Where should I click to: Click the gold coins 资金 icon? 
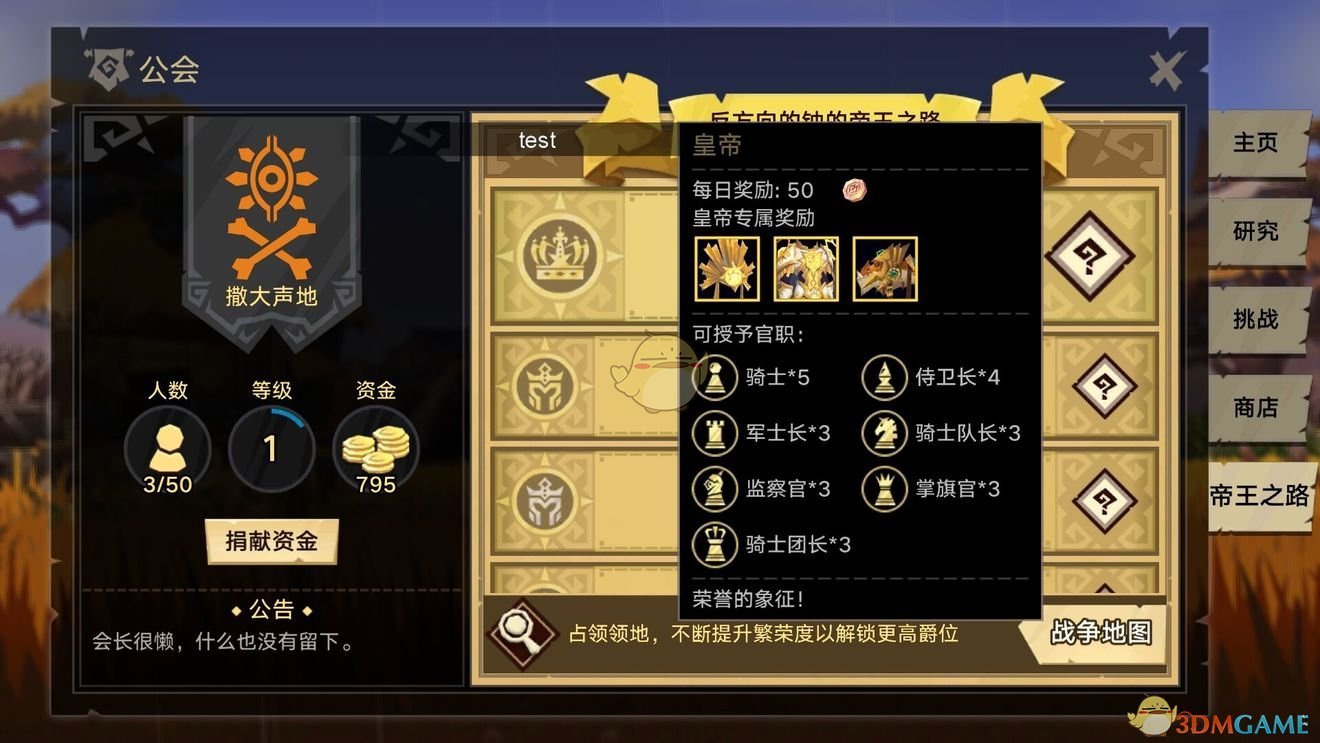(377, 449)
